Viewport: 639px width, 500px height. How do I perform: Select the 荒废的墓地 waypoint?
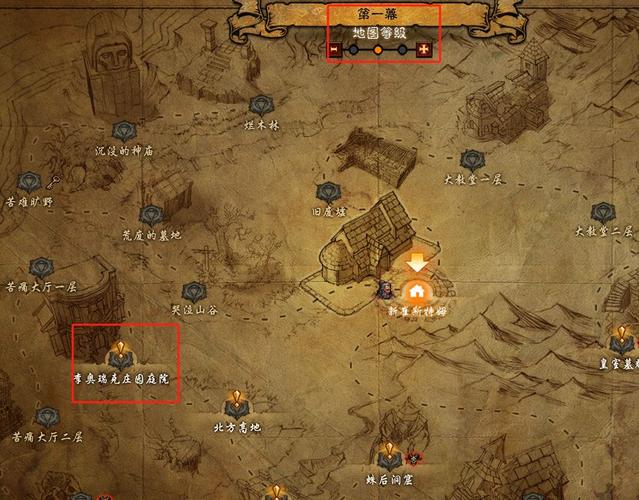(151, 215)
